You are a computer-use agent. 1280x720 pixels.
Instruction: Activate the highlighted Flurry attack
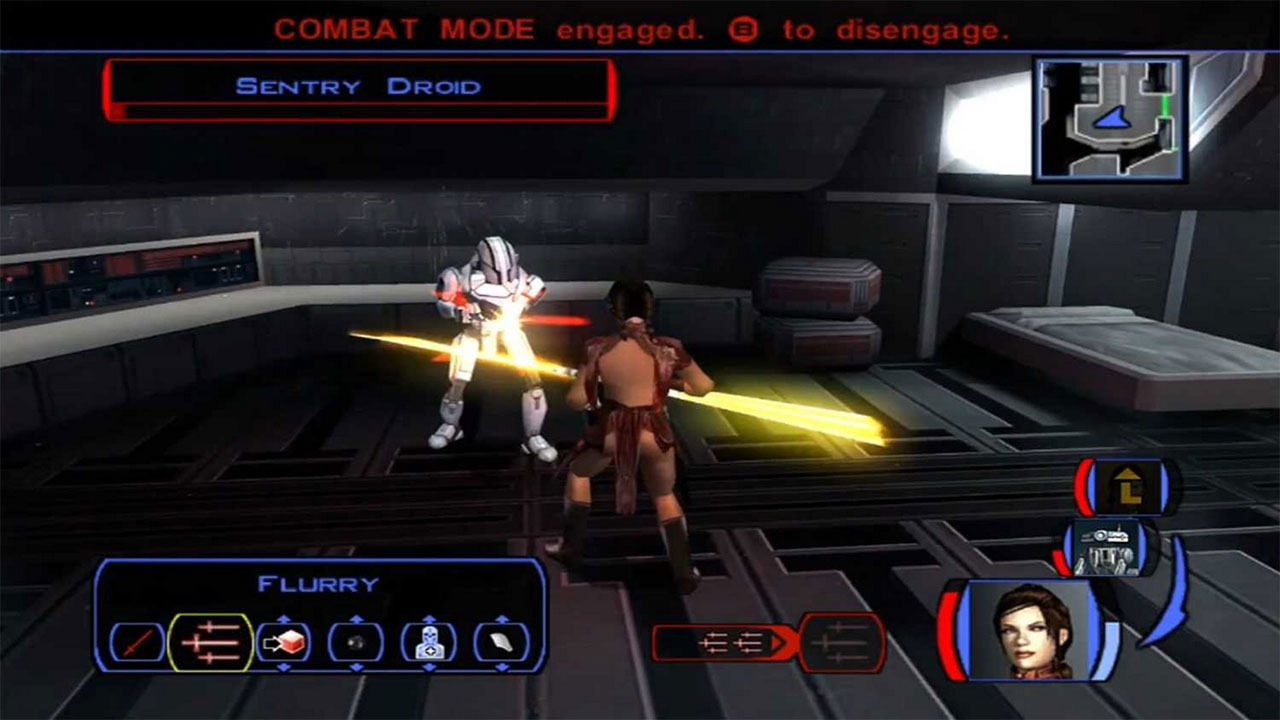coord(211,642)
